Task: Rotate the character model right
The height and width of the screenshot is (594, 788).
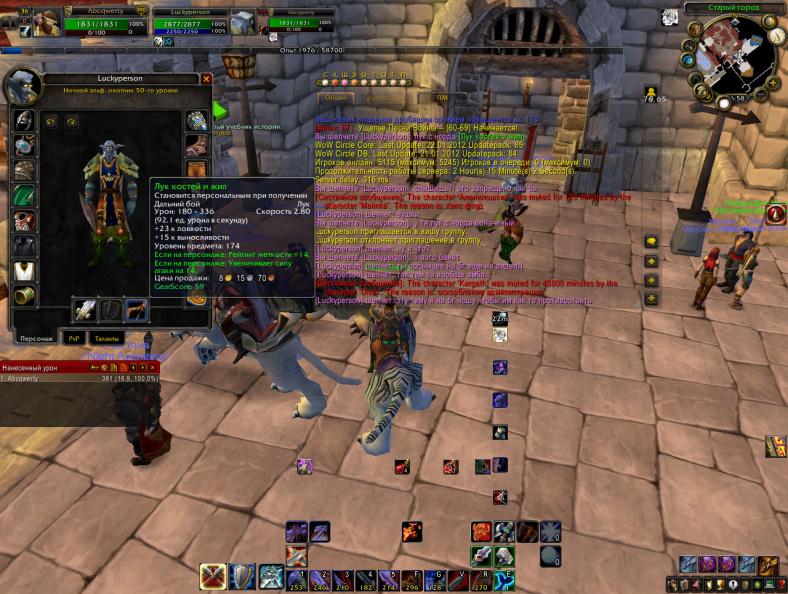Action: click(72, 121)
